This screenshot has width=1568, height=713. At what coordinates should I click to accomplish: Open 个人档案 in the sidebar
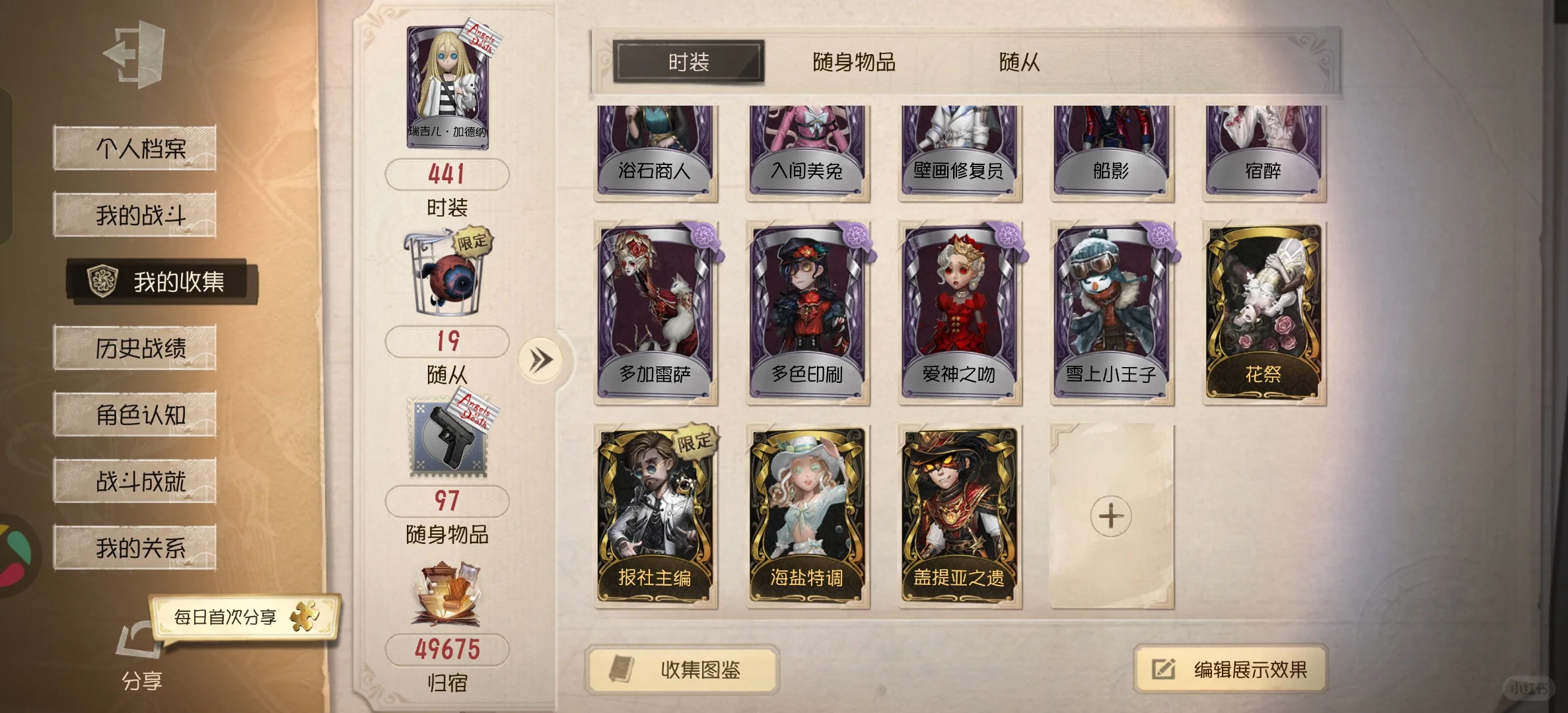pyautogui.click(x=134, y=147)
